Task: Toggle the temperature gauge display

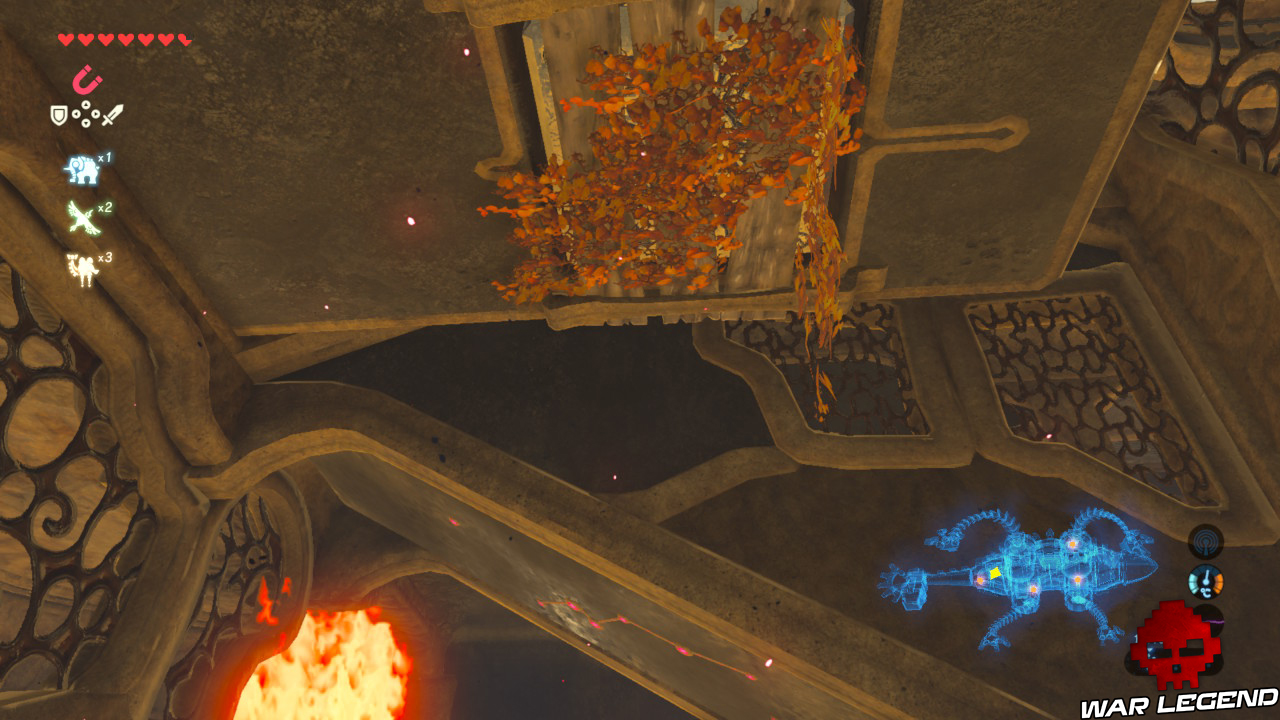Action: pyautogui.click(x=1205, y=582)
